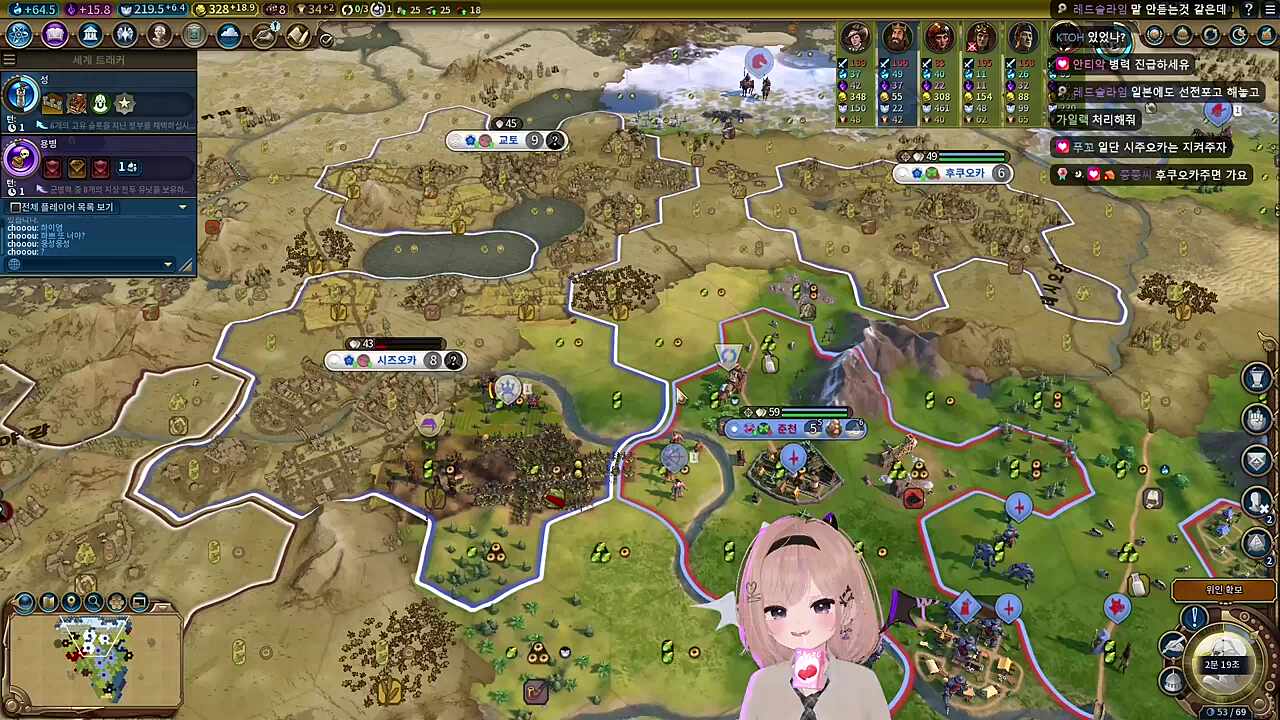1280x720 pixels.
Task: Toggle the show all players checkbox
Action: tap(15, 207)
